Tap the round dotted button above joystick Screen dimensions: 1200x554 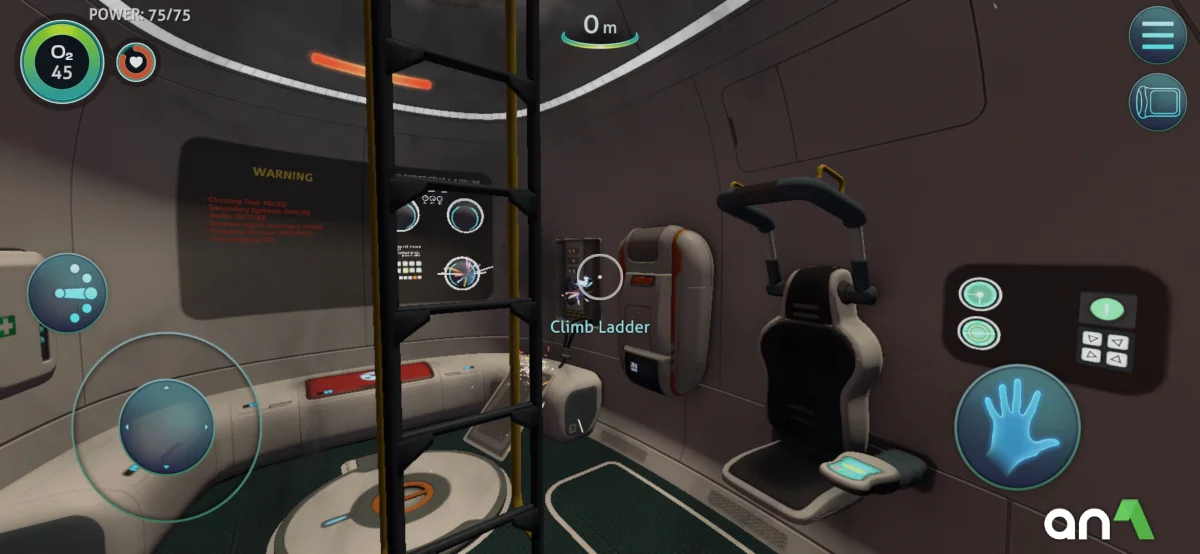tap(68, 293)
